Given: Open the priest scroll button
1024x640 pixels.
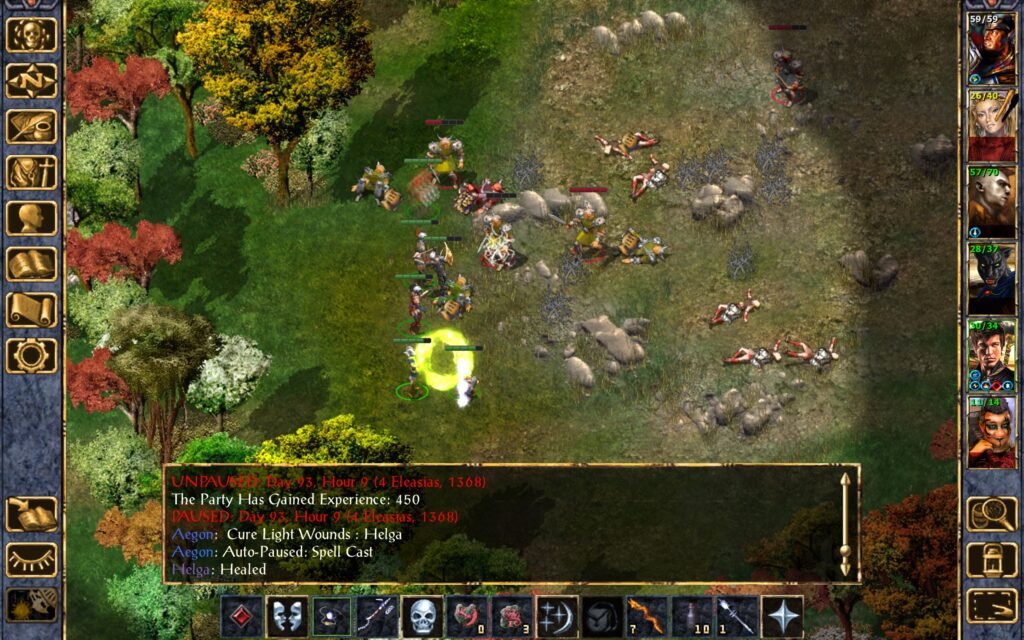Looking at the screenshot, I should pos(32,310).
